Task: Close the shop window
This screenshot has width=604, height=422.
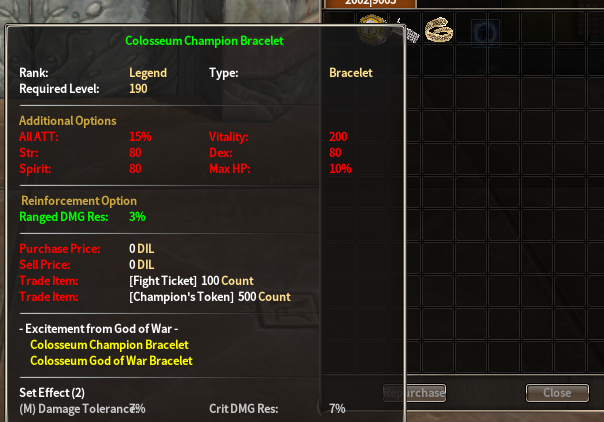Action: (557, 393)
